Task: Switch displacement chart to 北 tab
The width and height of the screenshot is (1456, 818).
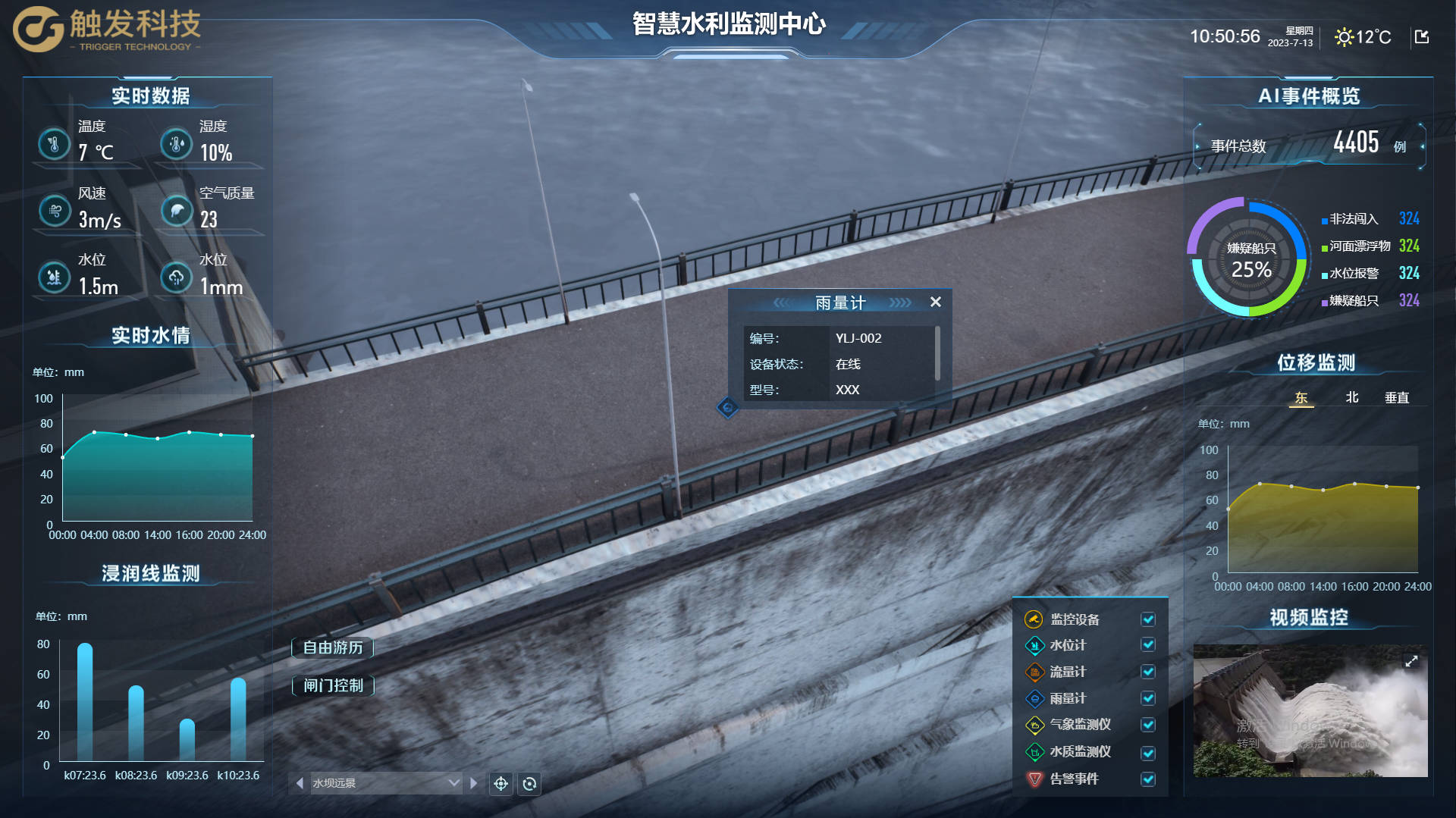Action: (x=1351, y=397)
